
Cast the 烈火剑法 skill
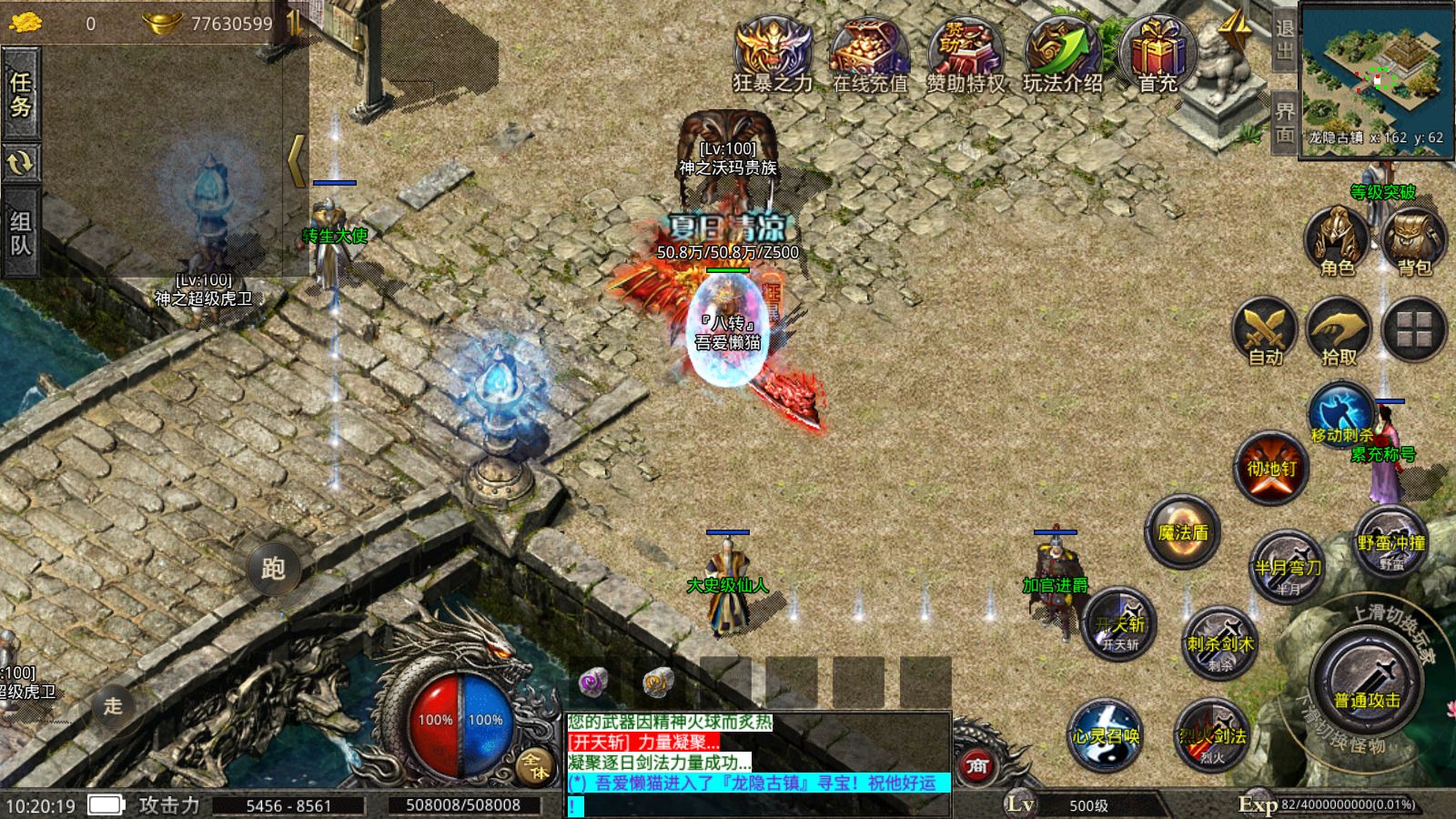[1212, 735]
